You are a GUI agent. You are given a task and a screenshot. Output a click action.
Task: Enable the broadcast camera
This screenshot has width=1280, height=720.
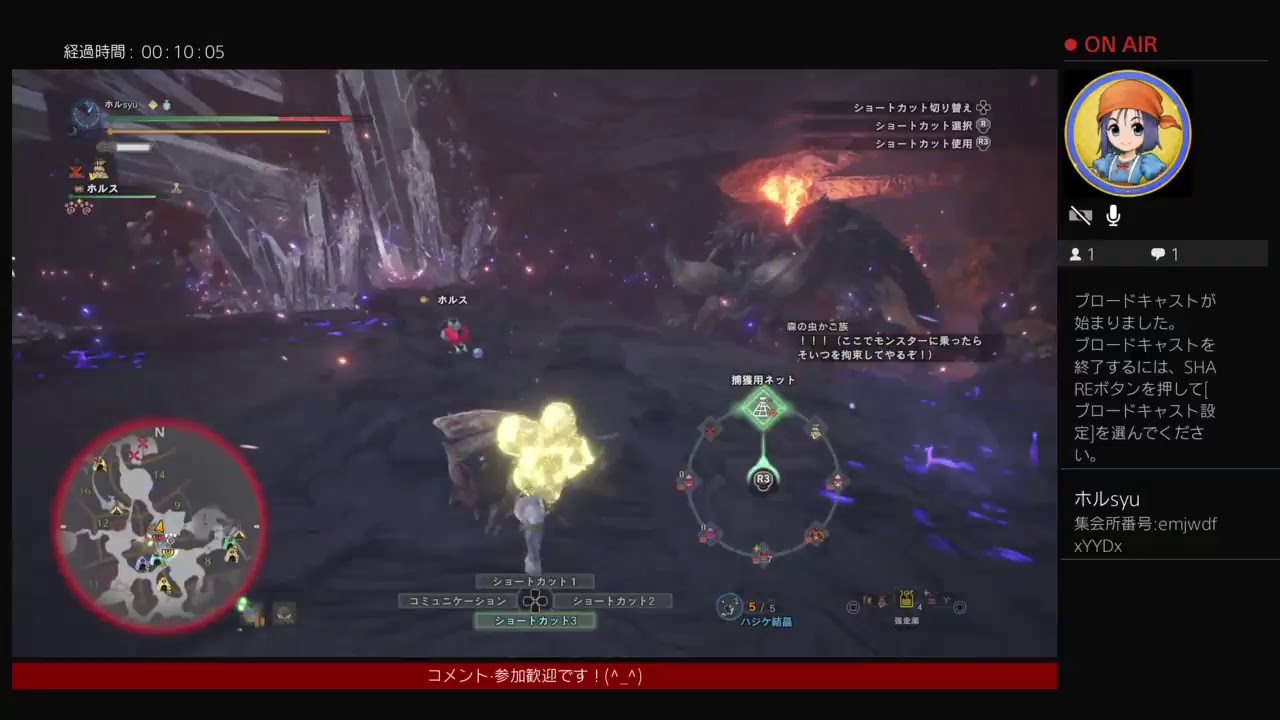(1080, 215)
